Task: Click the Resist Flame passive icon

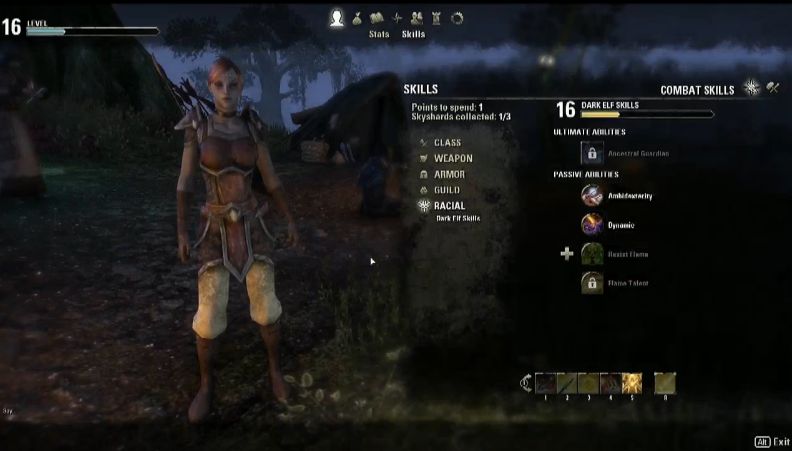Action: [x=592, y=254]
